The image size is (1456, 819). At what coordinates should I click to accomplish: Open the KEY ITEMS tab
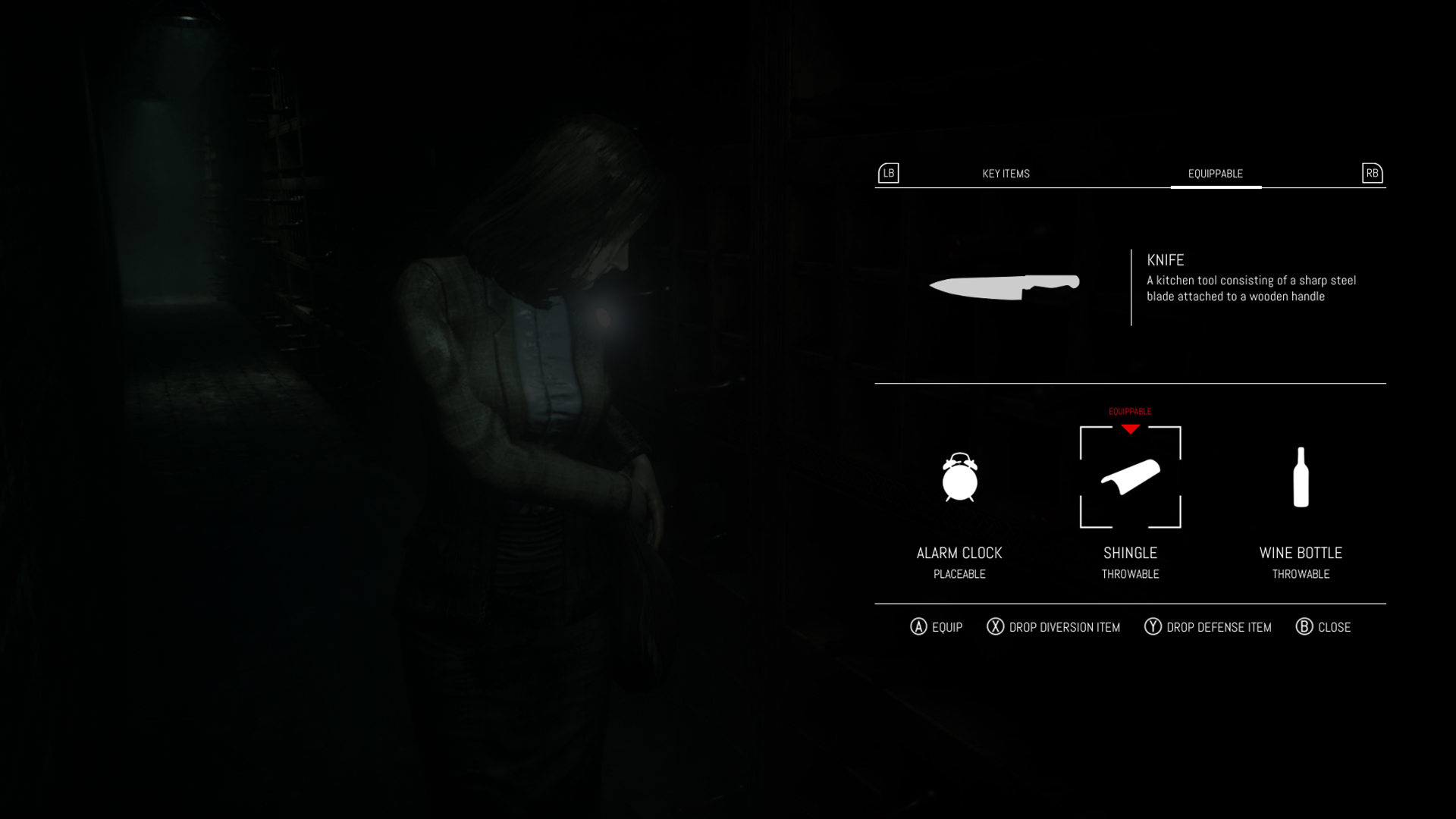pos(1006,174)
